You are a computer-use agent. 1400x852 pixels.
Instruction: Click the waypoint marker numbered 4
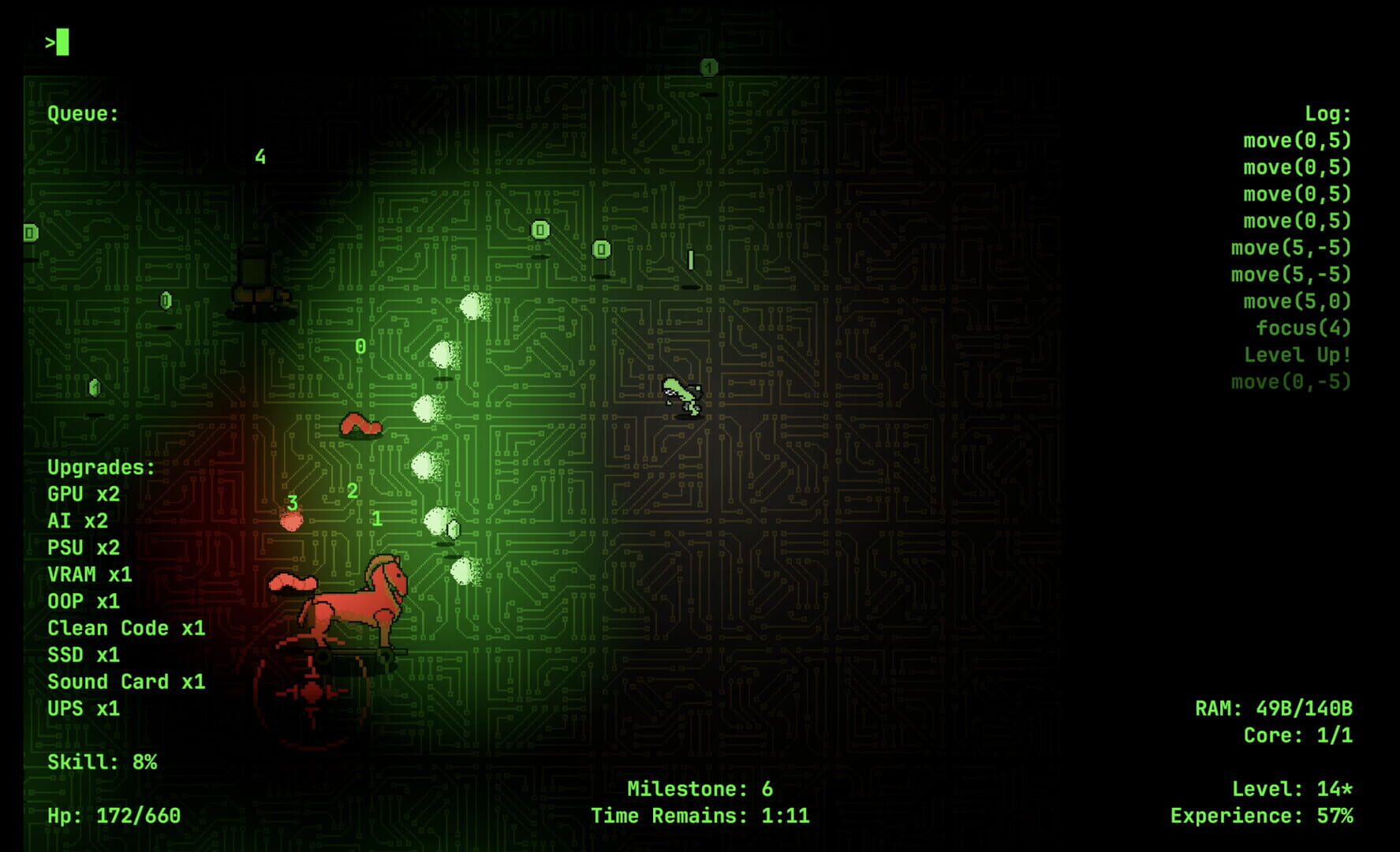point(259,158)
